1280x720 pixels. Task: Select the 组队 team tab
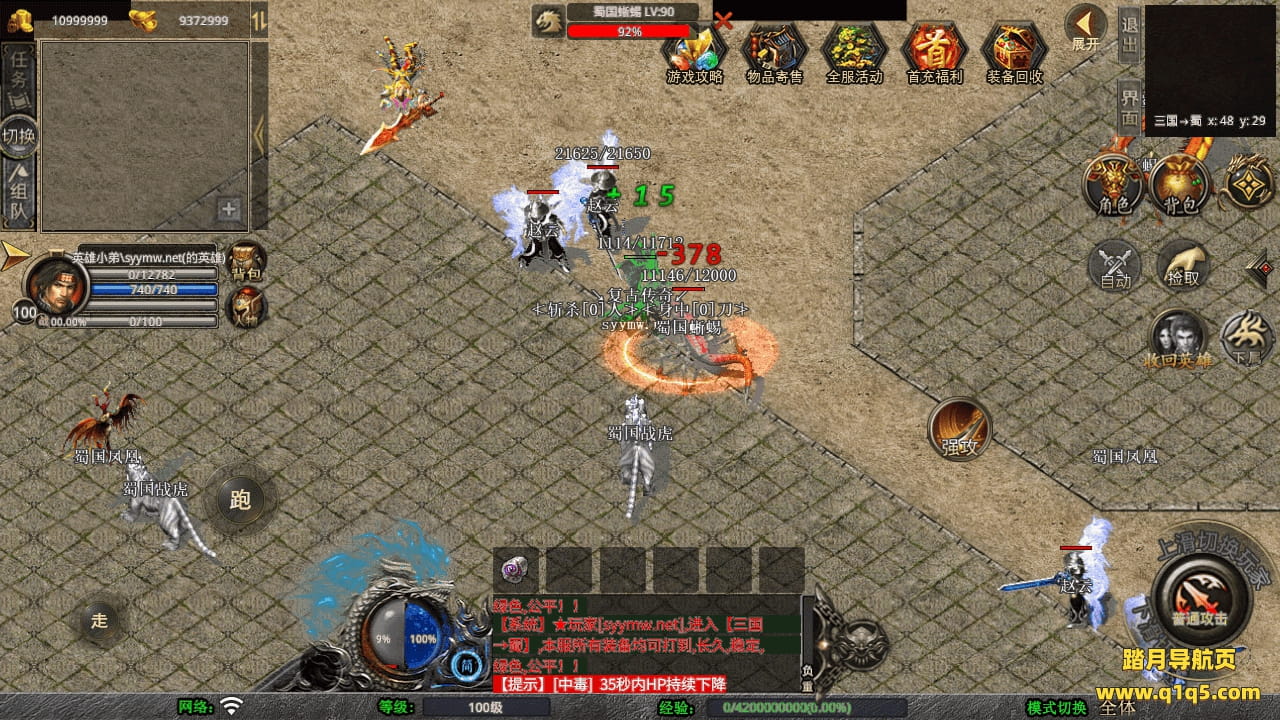19,196
